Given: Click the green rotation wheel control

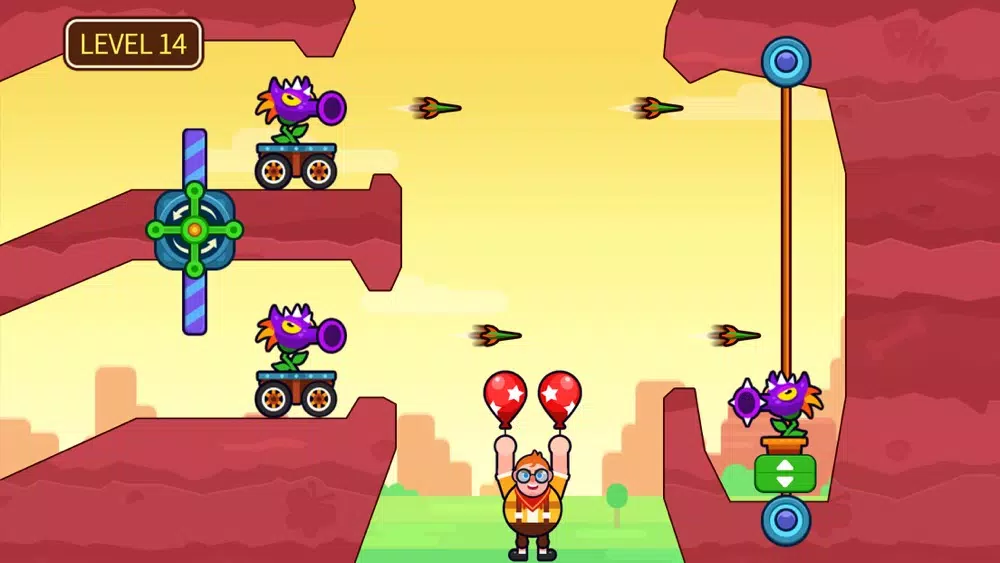Looking at the screenshot, I should click(x=195, y=231).
